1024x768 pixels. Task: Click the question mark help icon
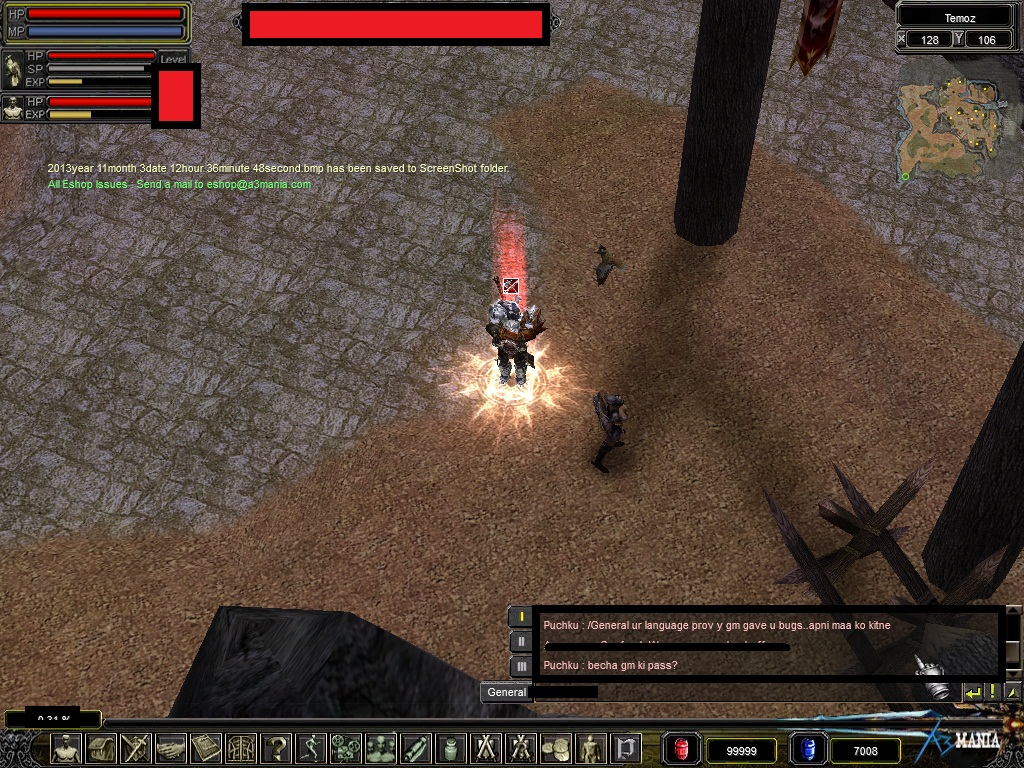(276, 748)
